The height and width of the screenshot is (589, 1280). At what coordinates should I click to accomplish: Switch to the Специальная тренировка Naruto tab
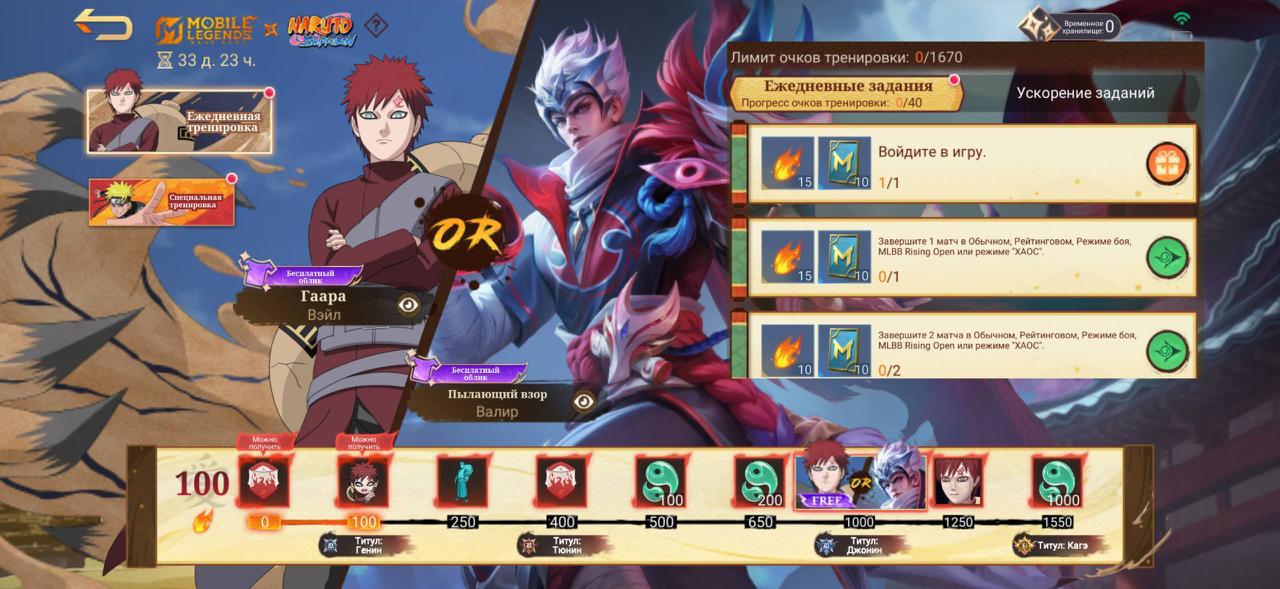[x=162, y=202]
